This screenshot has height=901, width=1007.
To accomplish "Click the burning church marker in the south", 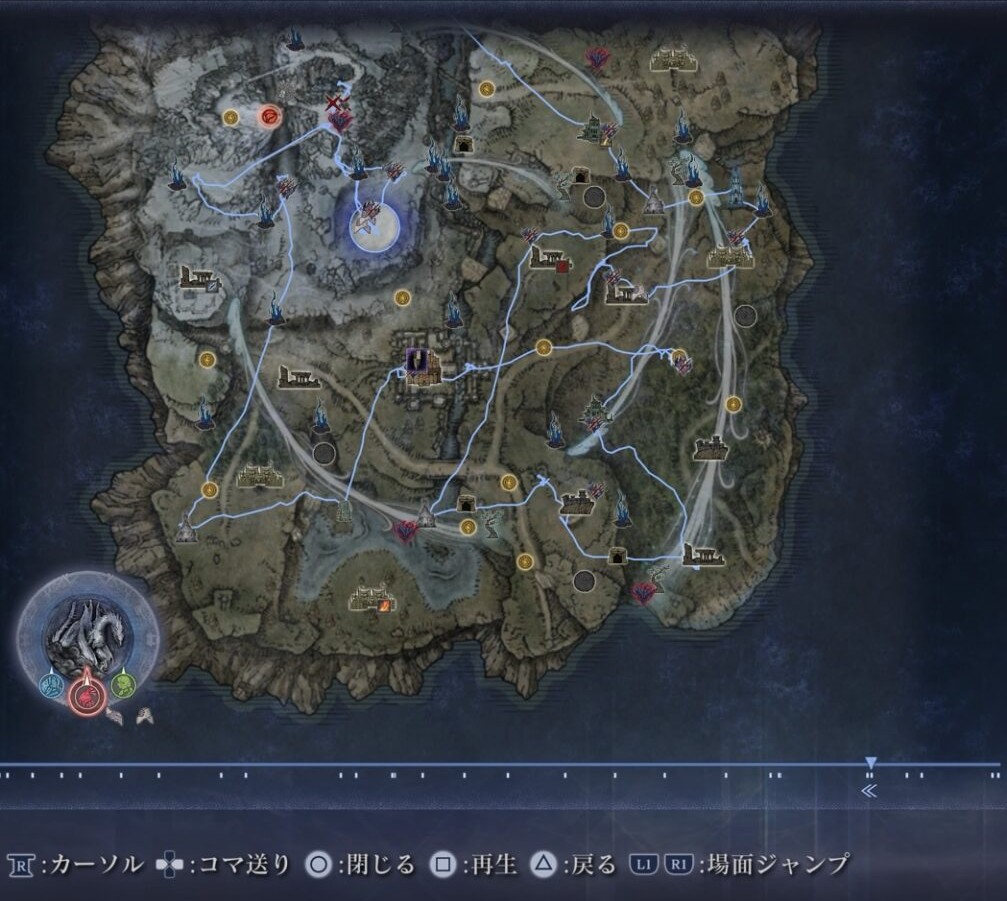I will [370, 599].
